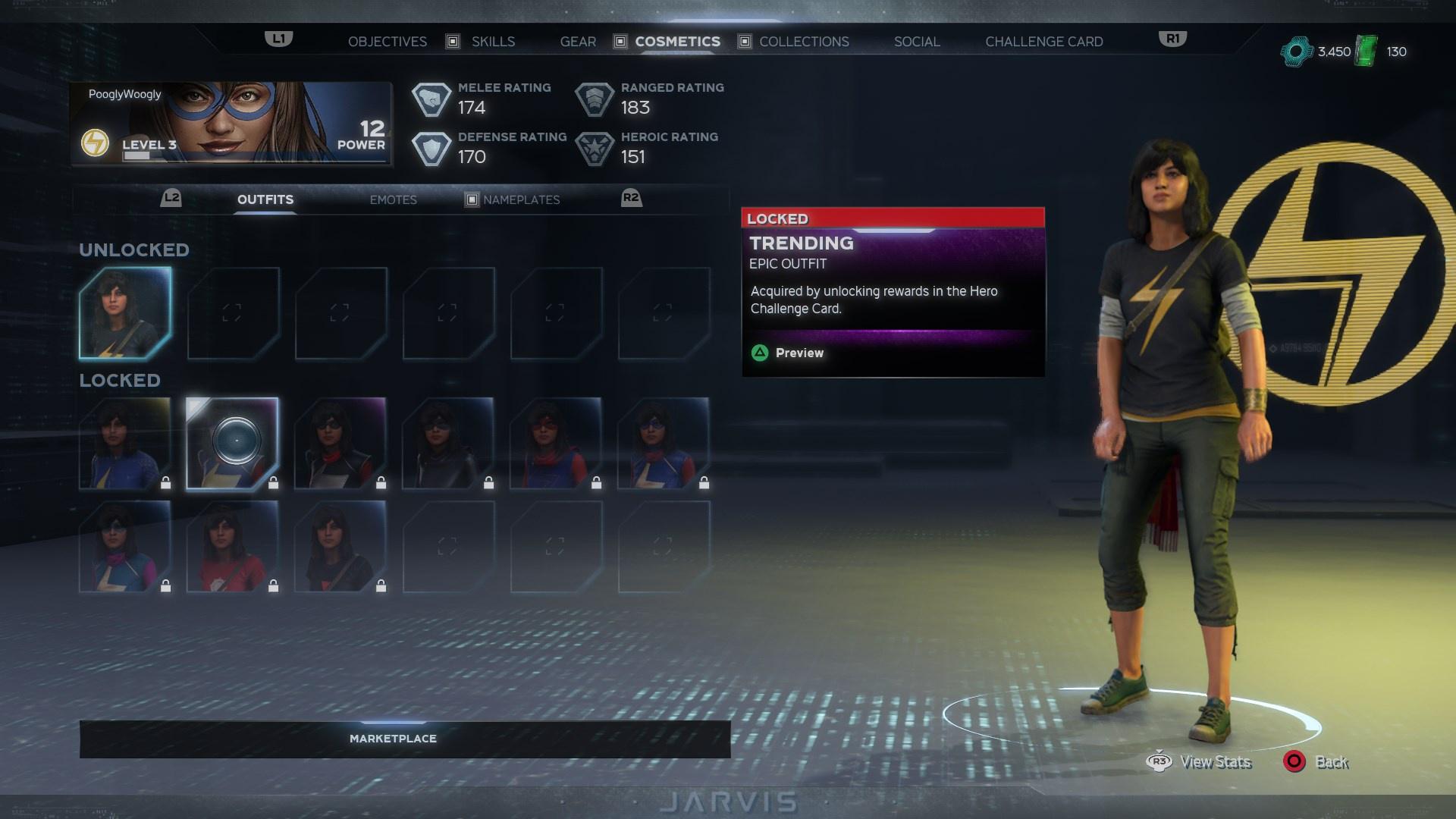Select the highlighted Trending locked outfit
Viewport: 1456px width, 819px height.
(233, 444)
